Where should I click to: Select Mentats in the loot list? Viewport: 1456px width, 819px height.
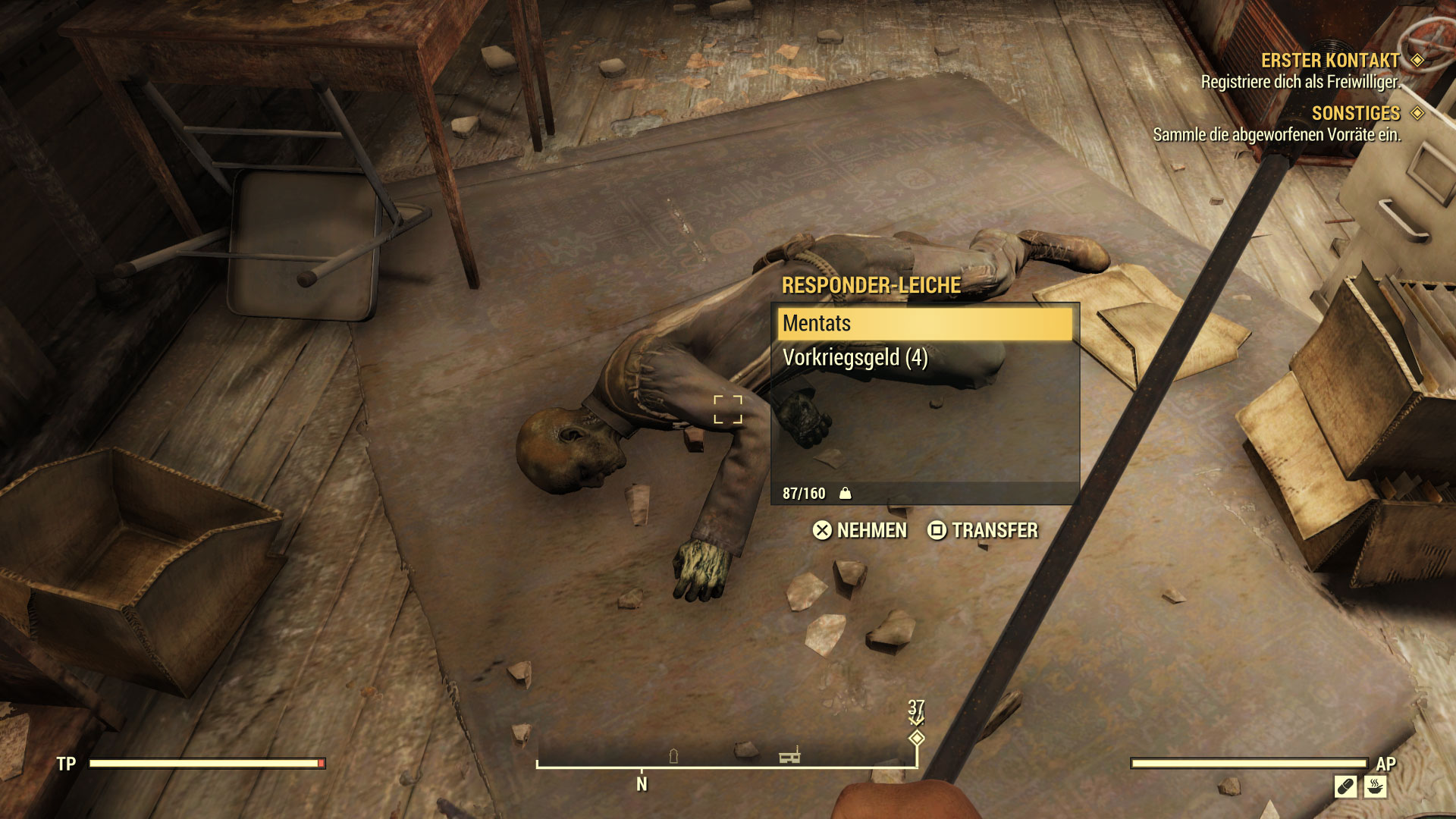coord(924,324)
